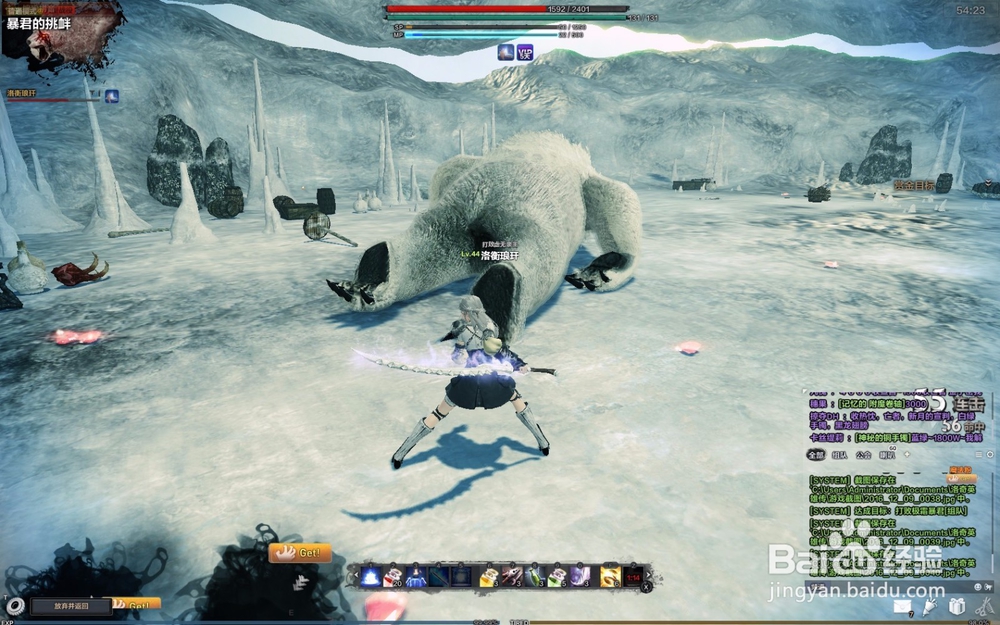
Task: Click the orange Get! loot button
Action: 300,552
